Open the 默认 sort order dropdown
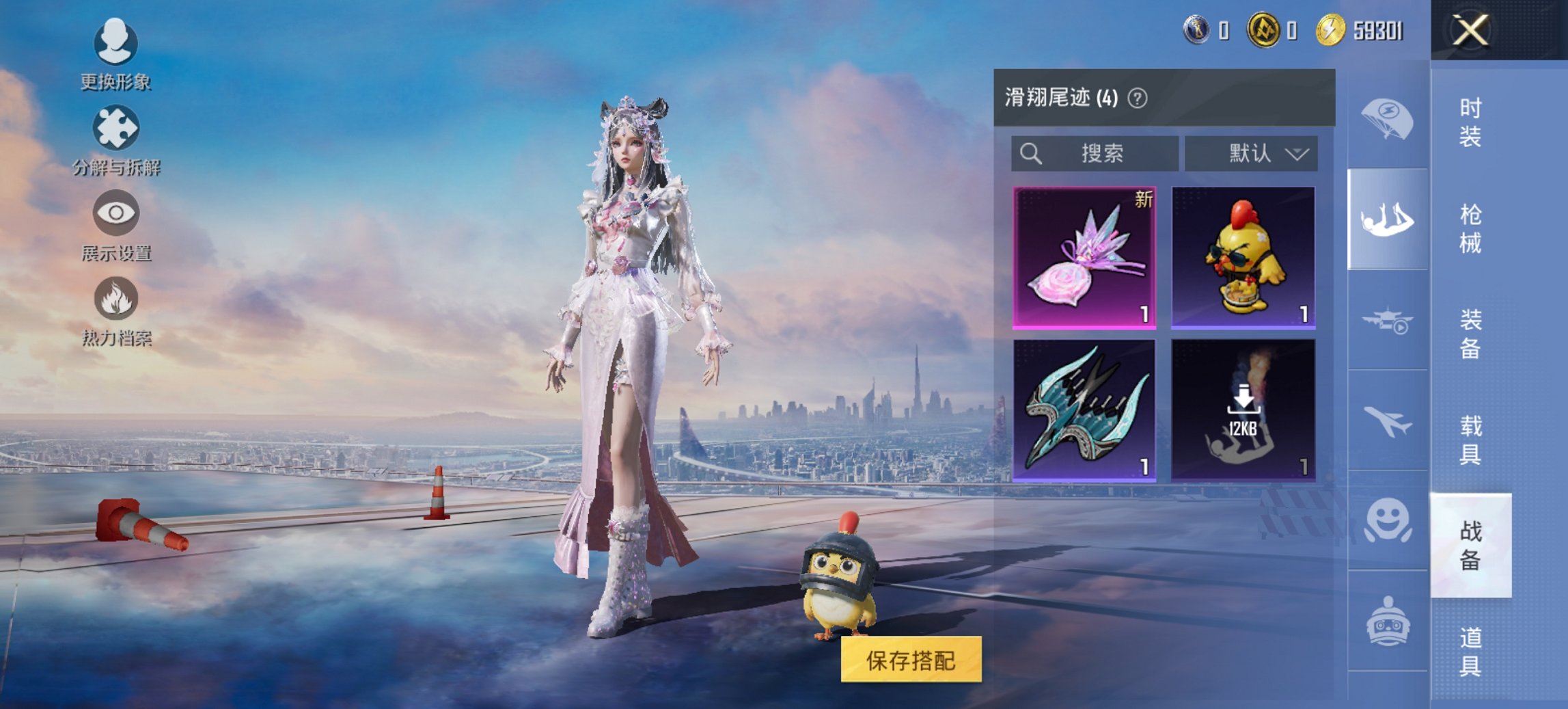 pyautogui.click(x=1256, y=153)
